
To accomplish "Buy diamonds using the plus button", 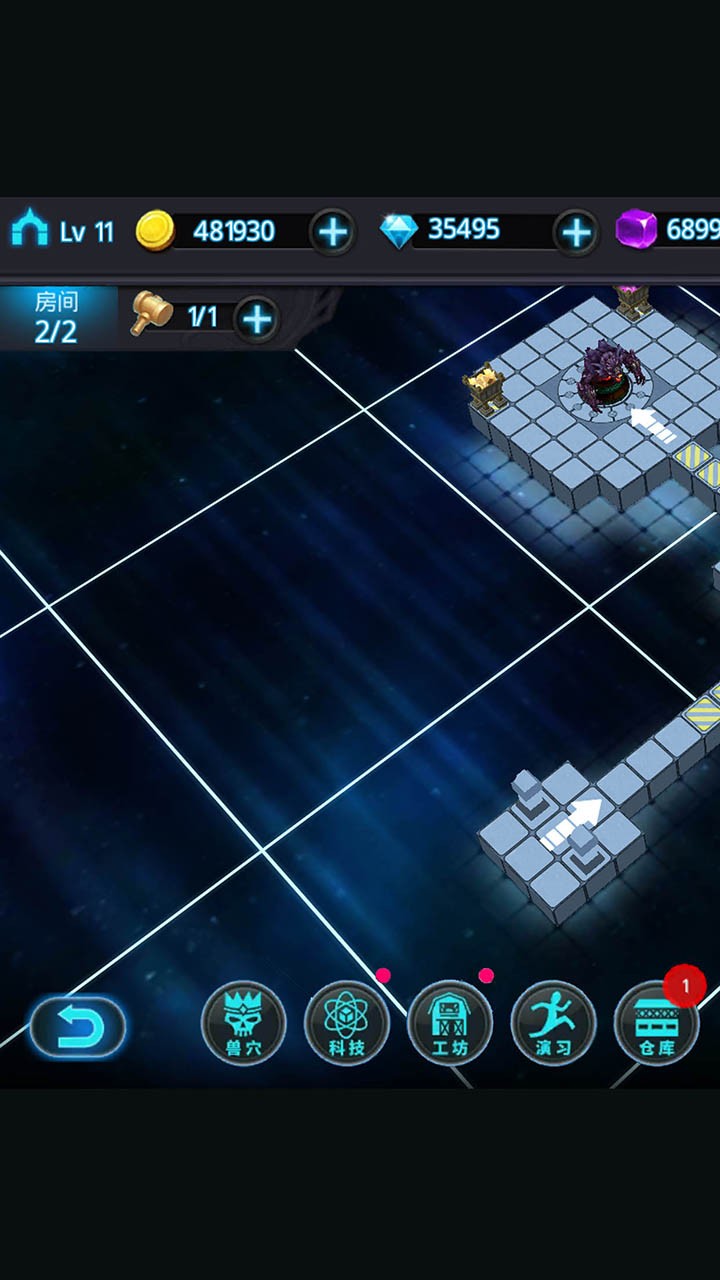I will pyautogui.click(x=576, y=232).
